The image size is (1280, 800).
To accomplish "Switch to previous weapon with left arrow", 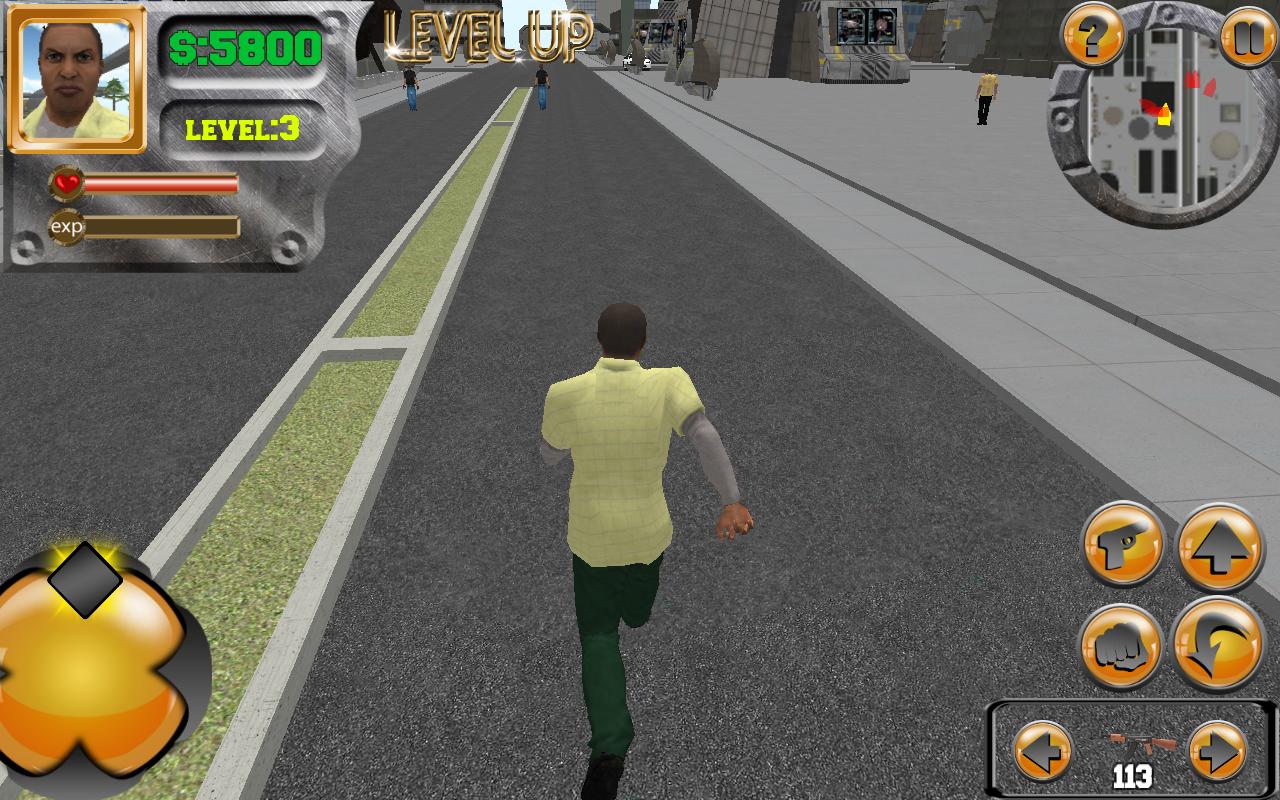I will click(1043, 751).
